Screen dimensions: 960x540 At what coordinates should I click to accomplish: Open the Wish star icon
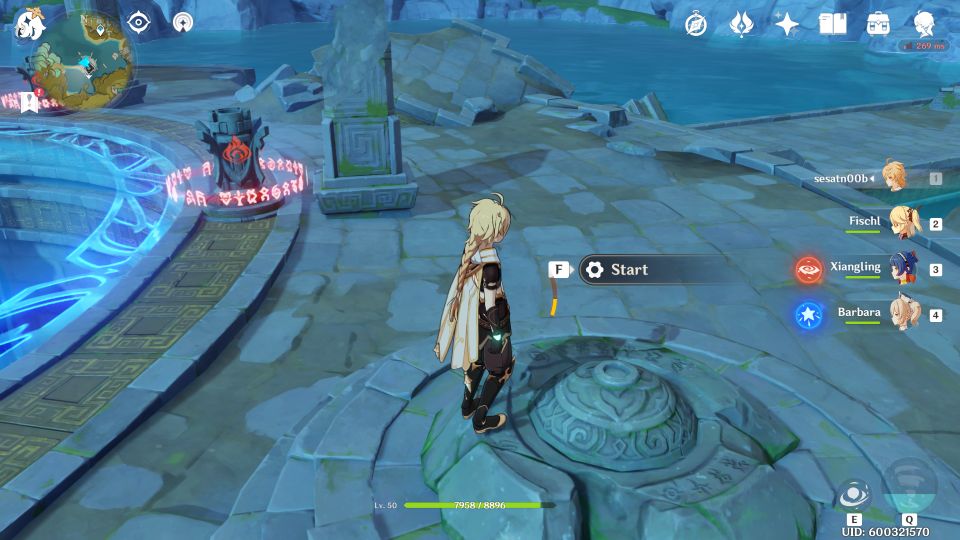tap(787, 24)
